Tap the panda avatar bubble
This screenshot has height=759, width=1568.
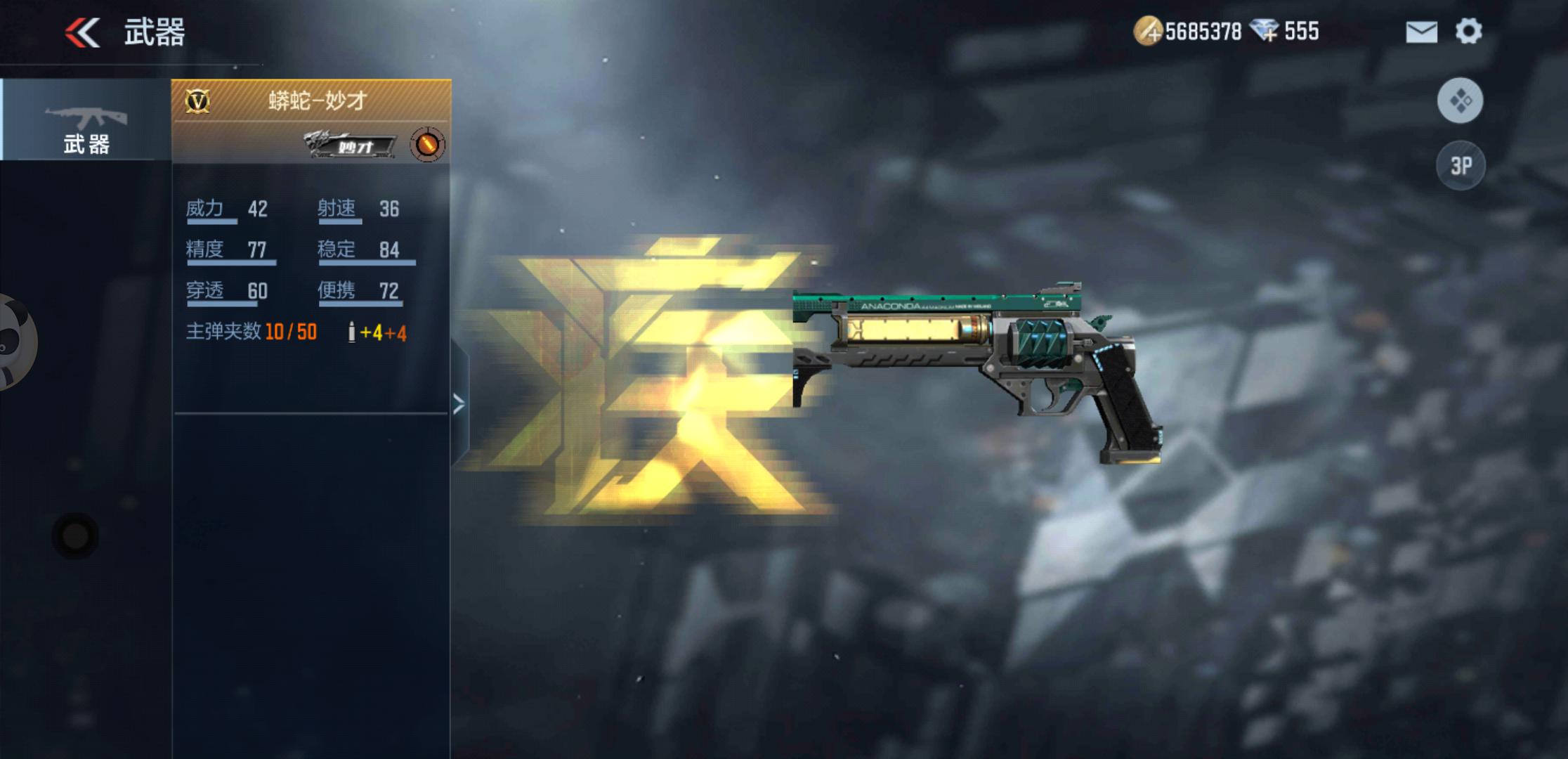(x=14, y=342)
